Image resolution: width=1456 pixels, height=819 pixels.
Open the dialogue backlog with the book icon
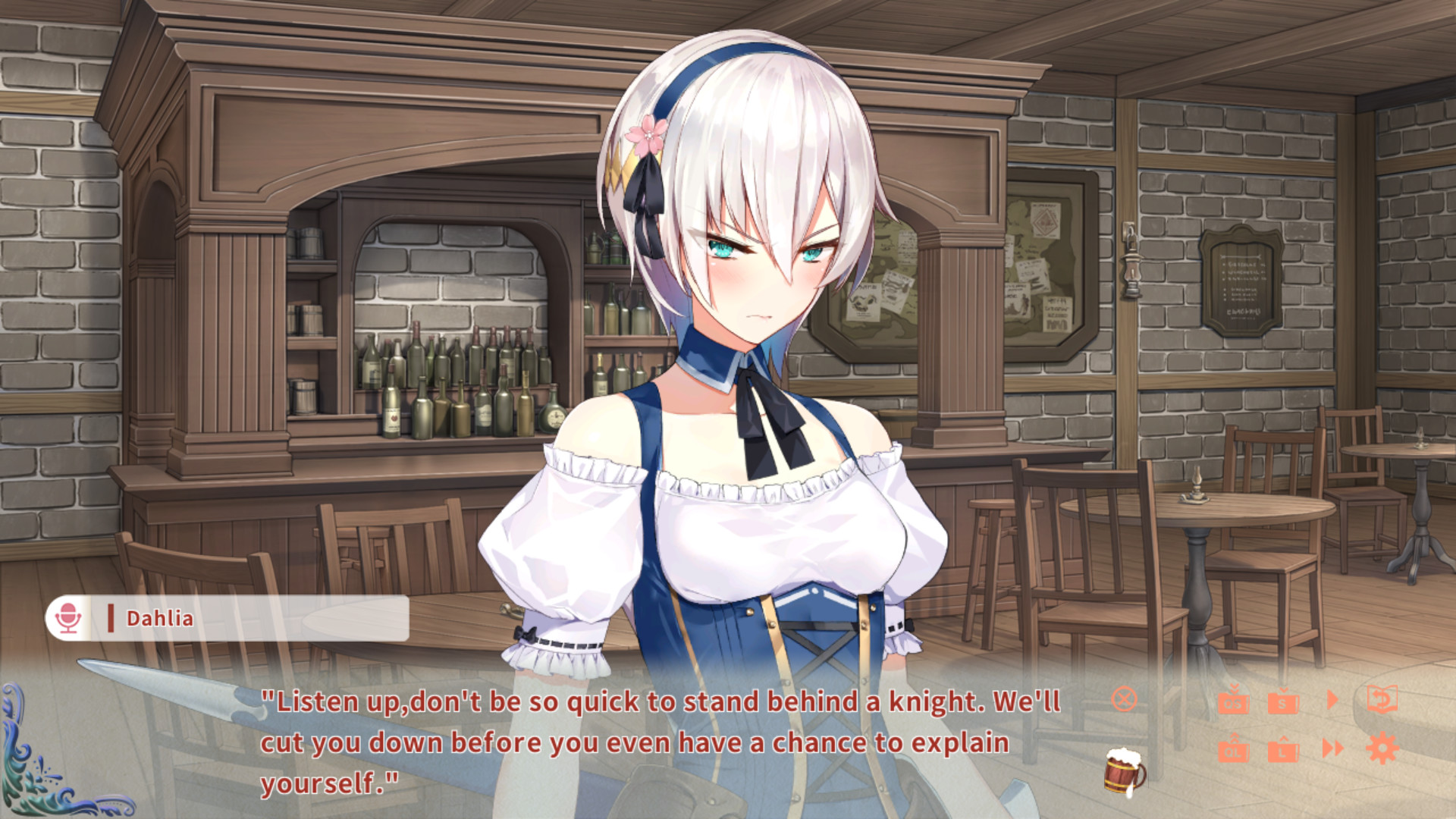[1382, 696]
